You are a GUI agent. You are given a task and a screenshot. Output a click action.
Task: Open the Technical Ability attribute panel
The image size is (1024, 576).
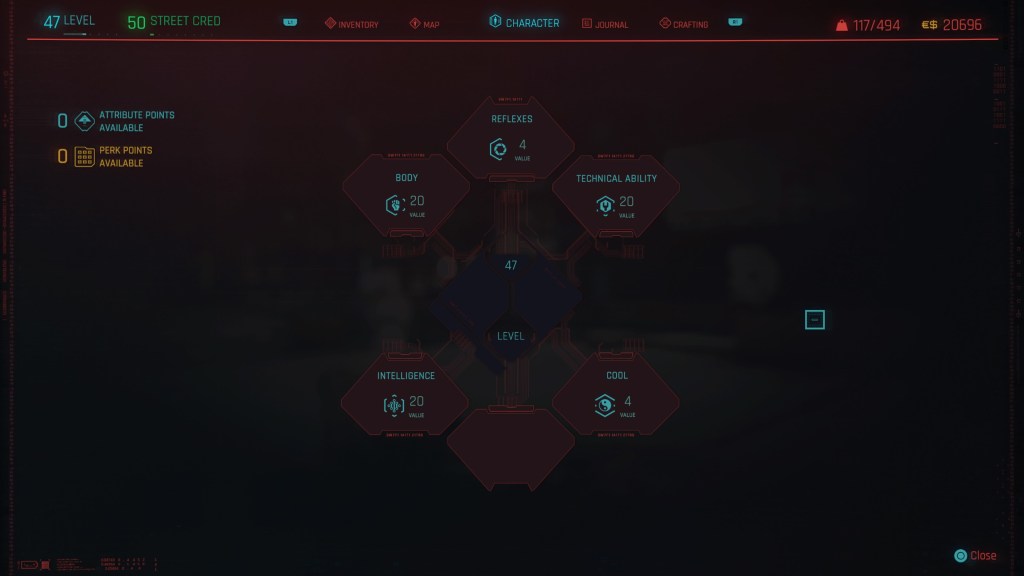coord(616,197)
